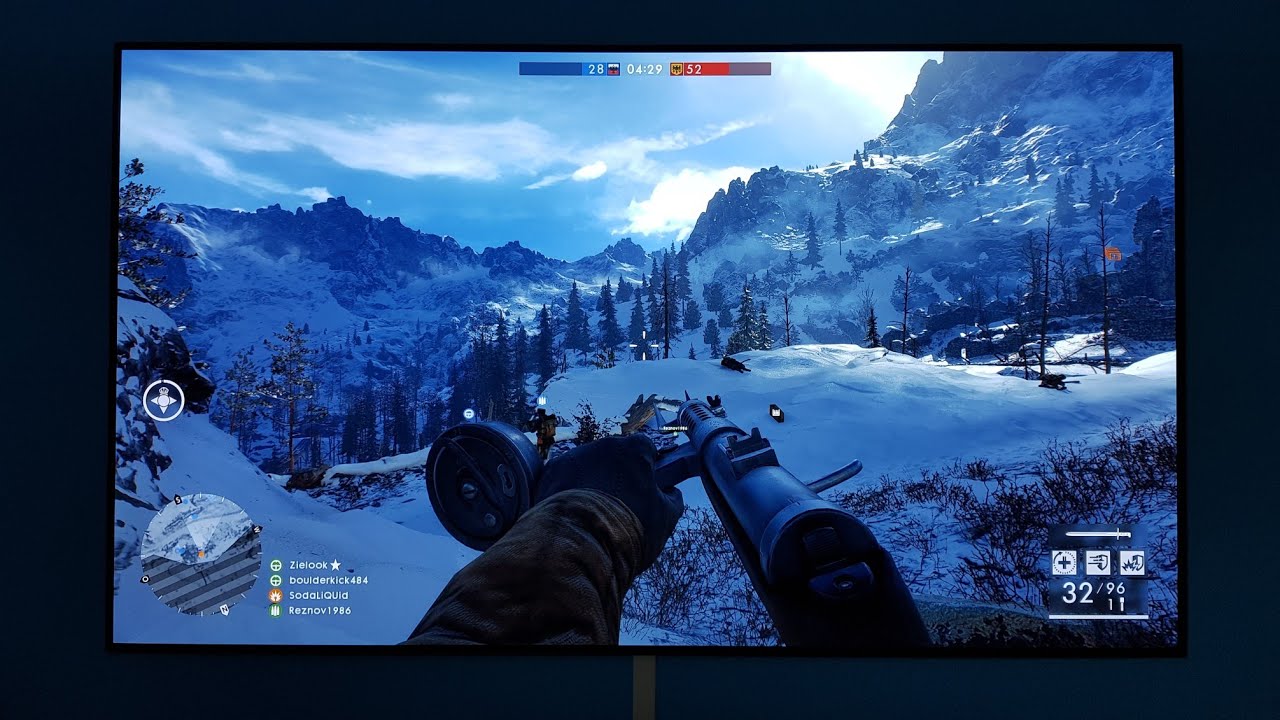
Task: Select squad leader Zielook in squad list
Action: point(309,565)
